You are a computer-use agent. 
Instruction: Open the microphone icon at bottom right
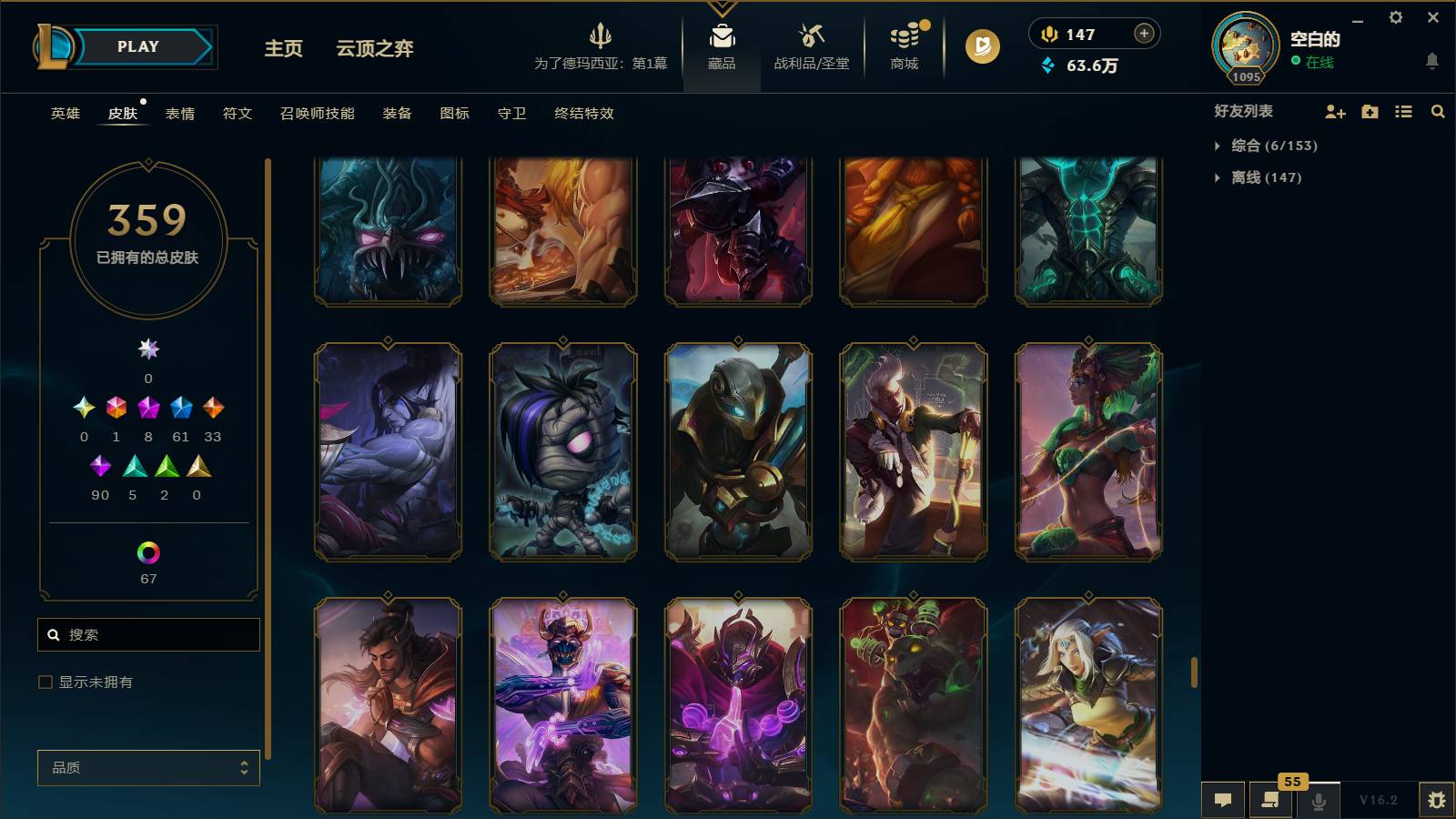[1318, 800]
